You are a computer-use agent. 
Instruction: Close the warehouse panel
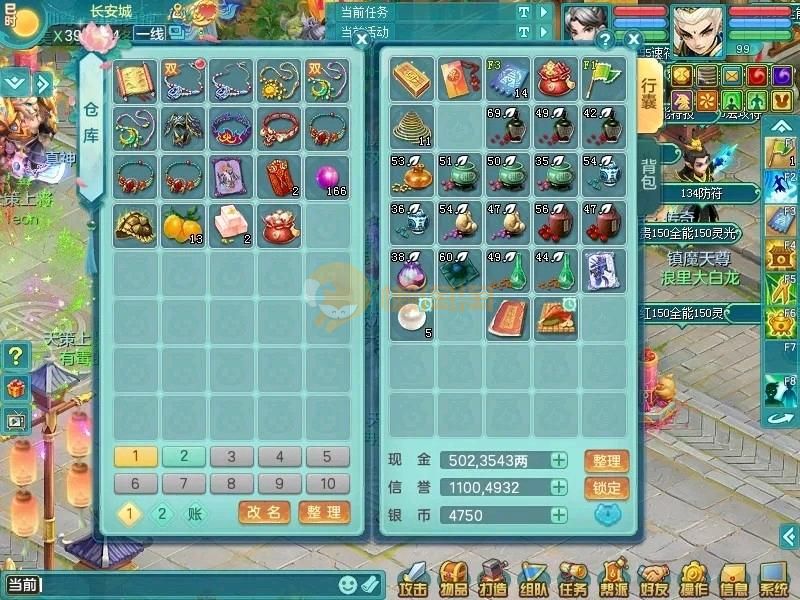[361, 40]
